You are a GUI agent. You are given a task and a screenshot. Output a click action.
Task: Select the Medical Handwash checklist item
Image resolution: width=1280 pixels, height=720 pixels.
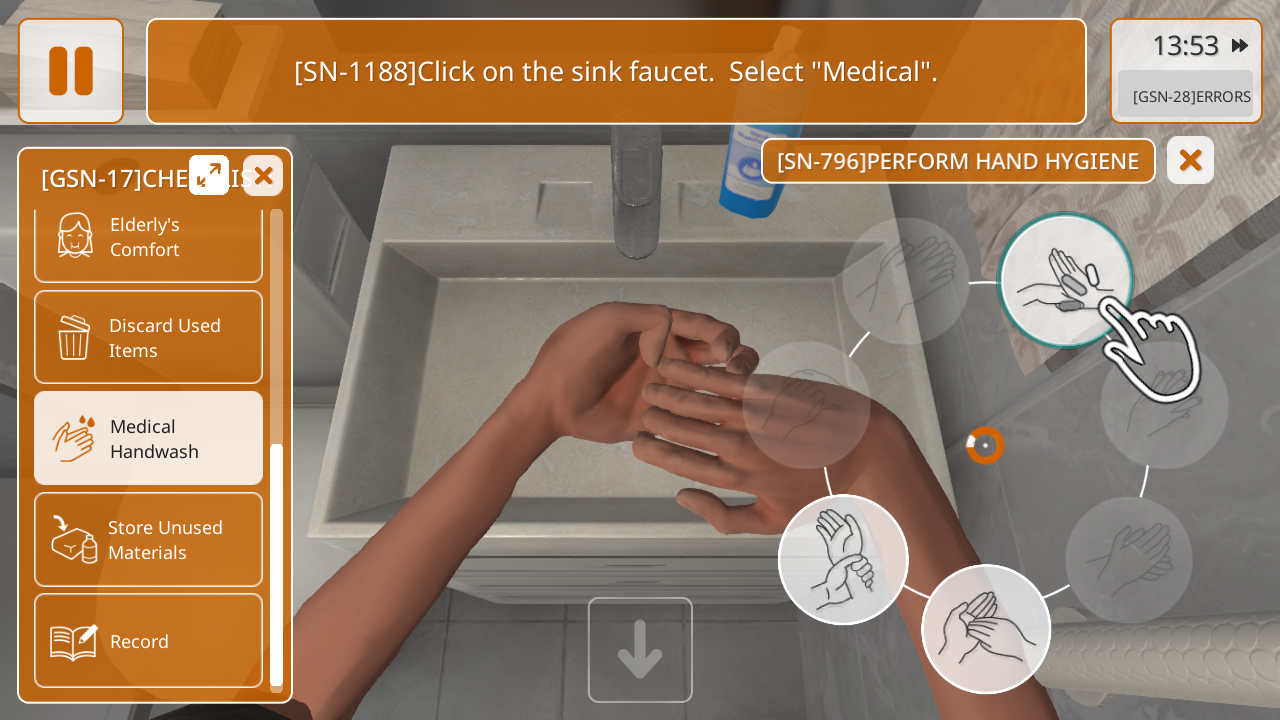pyautogui.click(x=148, y=439)
